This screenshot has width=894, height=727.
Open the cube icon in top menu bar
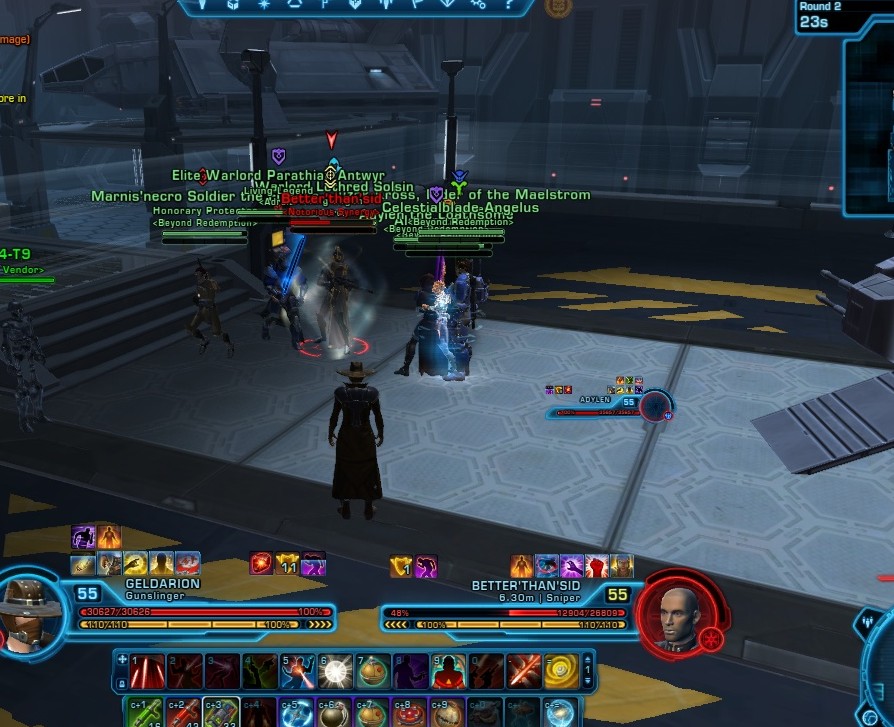point(233,5)
